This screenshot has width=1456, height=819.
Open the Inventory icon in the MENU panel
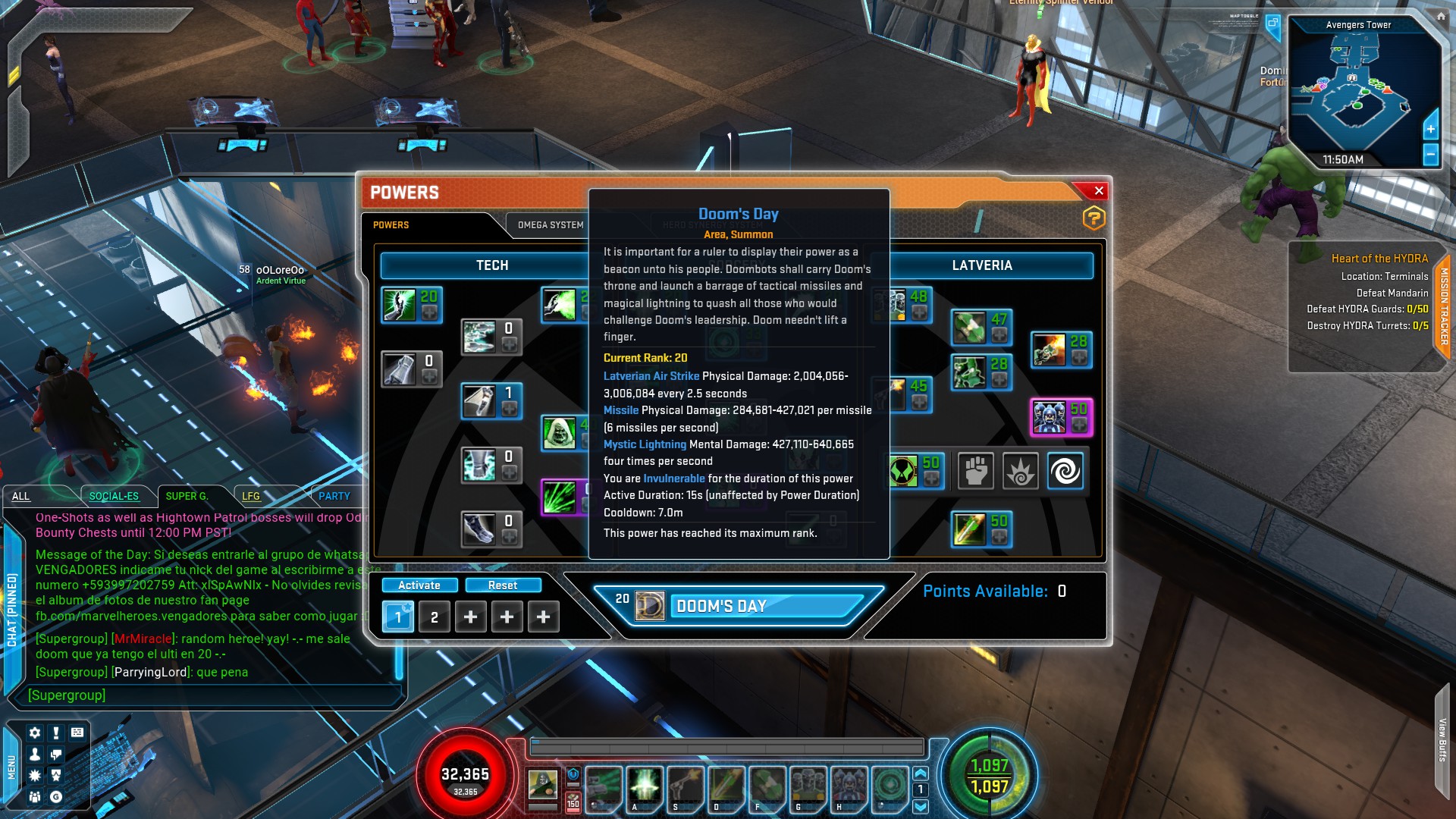click(77, 733)
